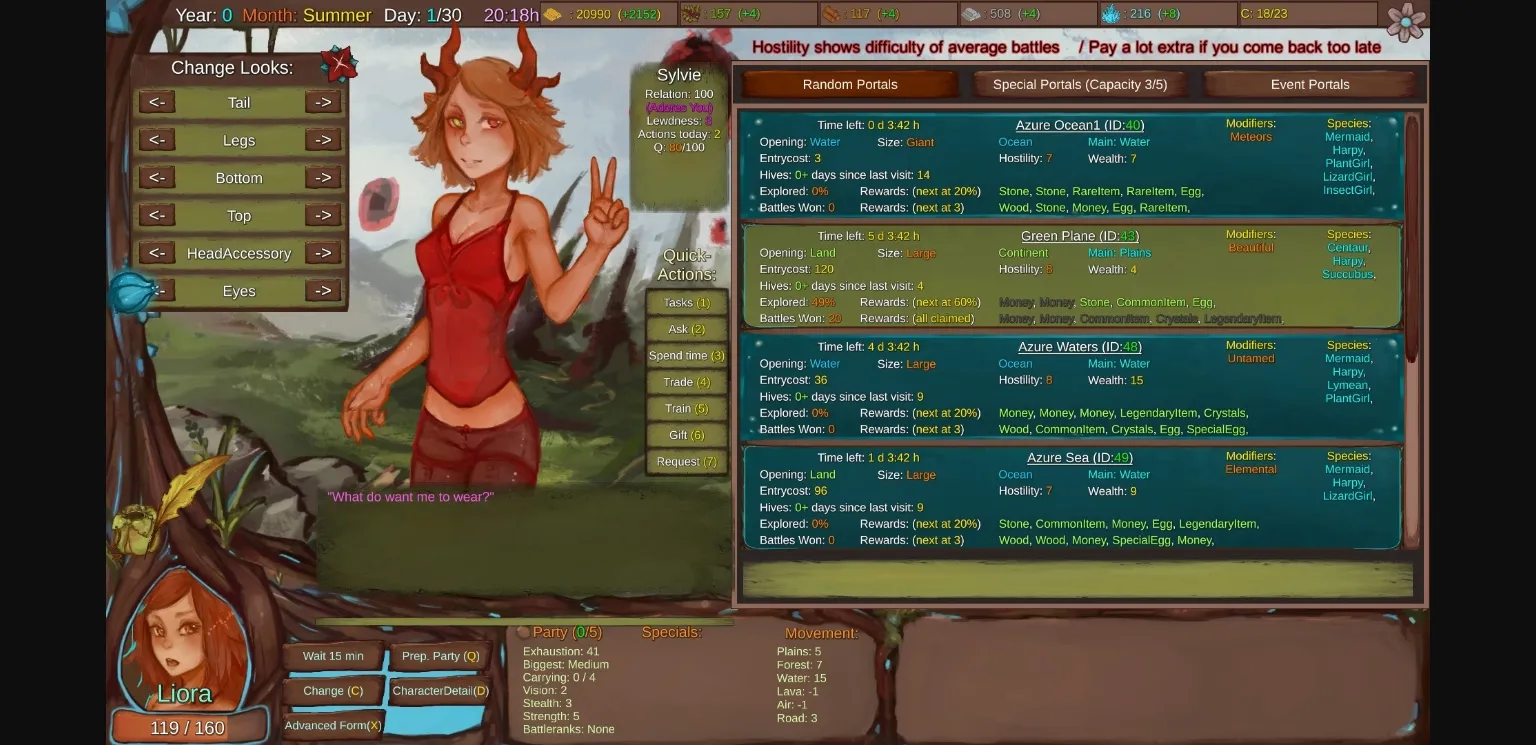Switch to the Special Portals tab
This screenshot has width=1536, height=745.
coord(1080,84)
